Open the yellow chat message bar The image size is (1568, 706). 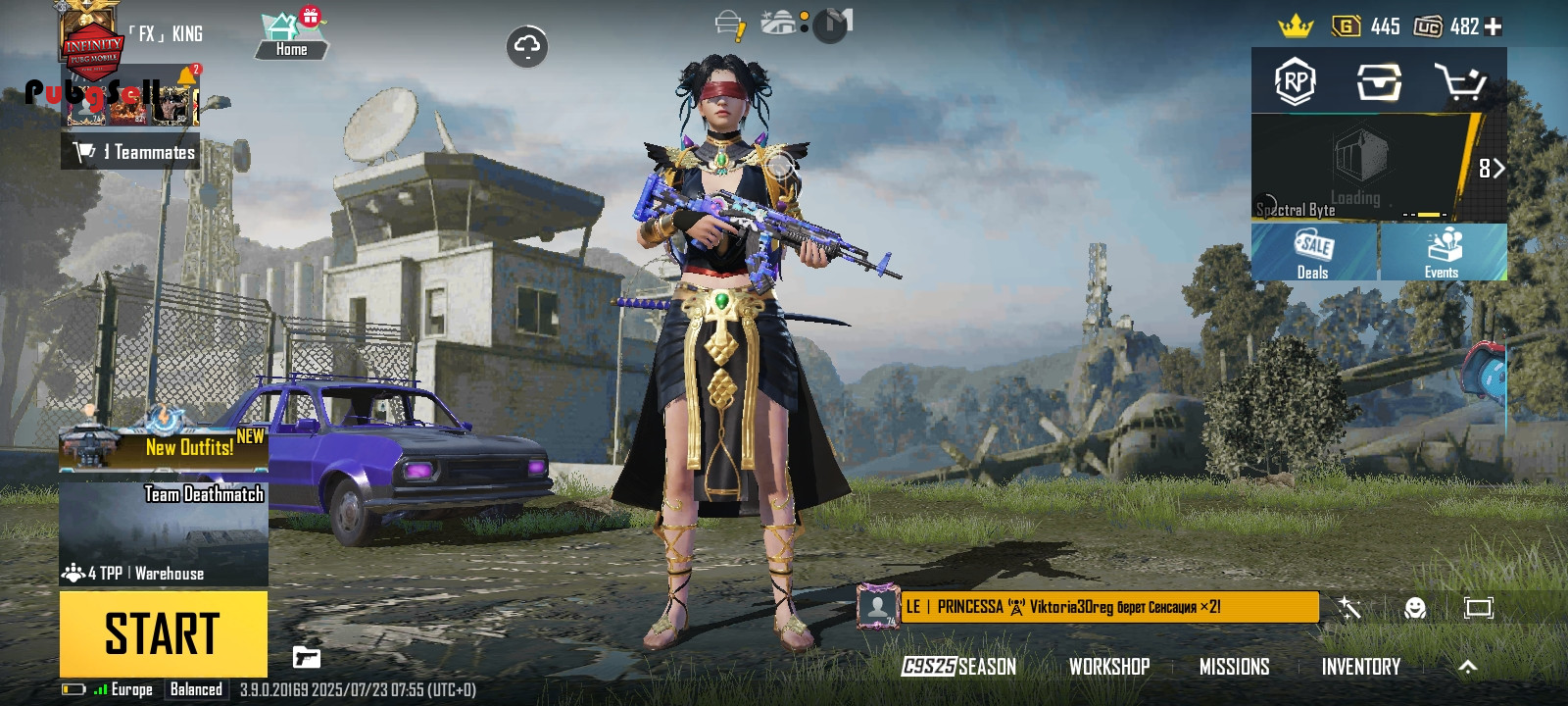pyautogui.click(x=1107, y=607)
